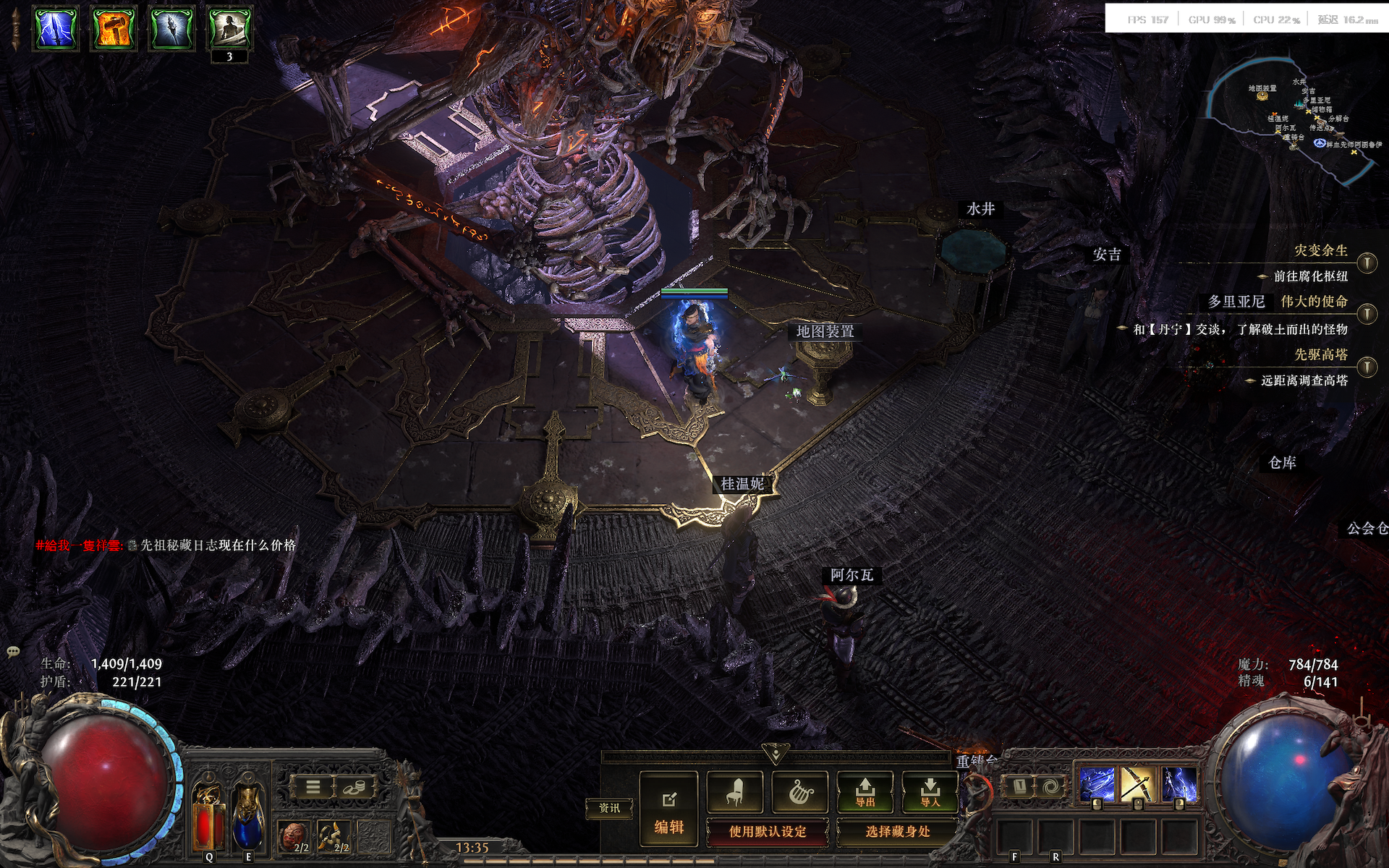Click 选择藏身处 (select hideout)
Viewport: 1389px width, 868px height.
point(897,832)
